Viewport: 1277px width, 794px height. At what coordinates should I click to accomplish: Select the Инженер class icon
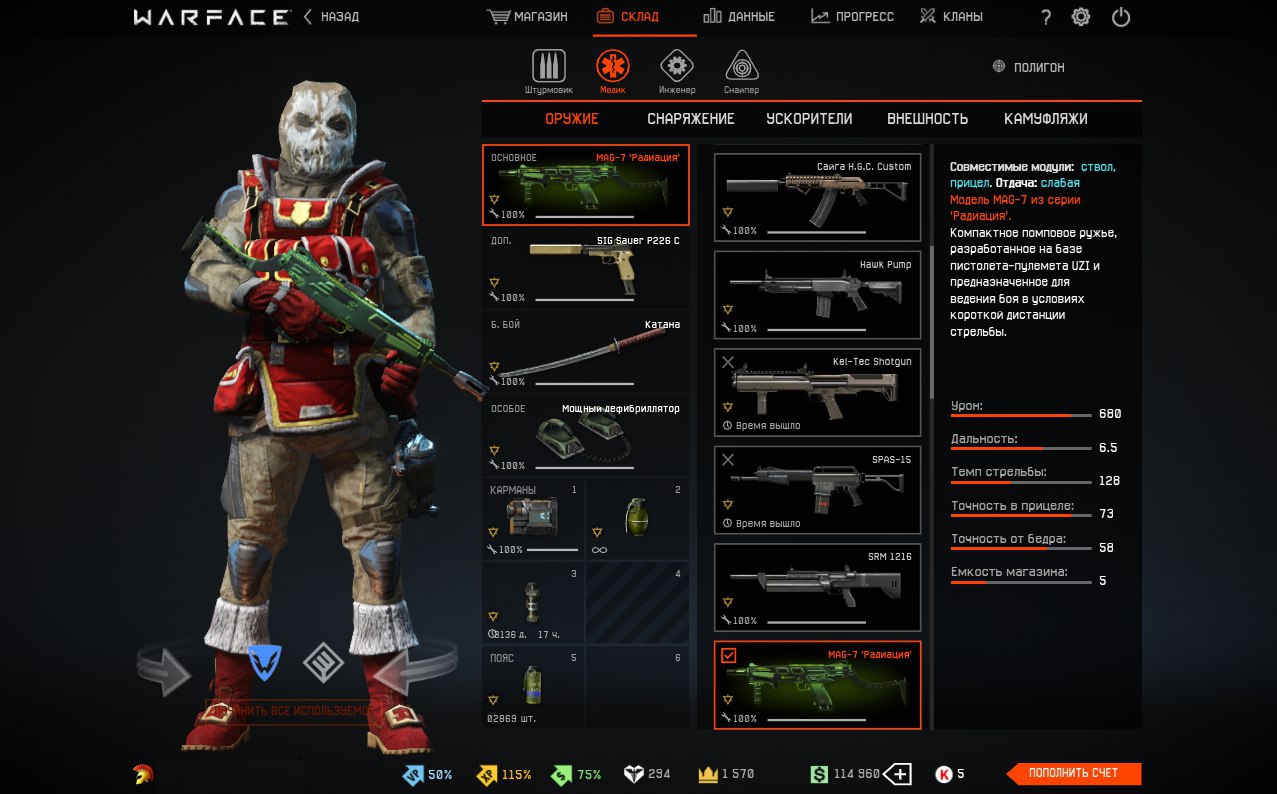(x=677, y=67)
